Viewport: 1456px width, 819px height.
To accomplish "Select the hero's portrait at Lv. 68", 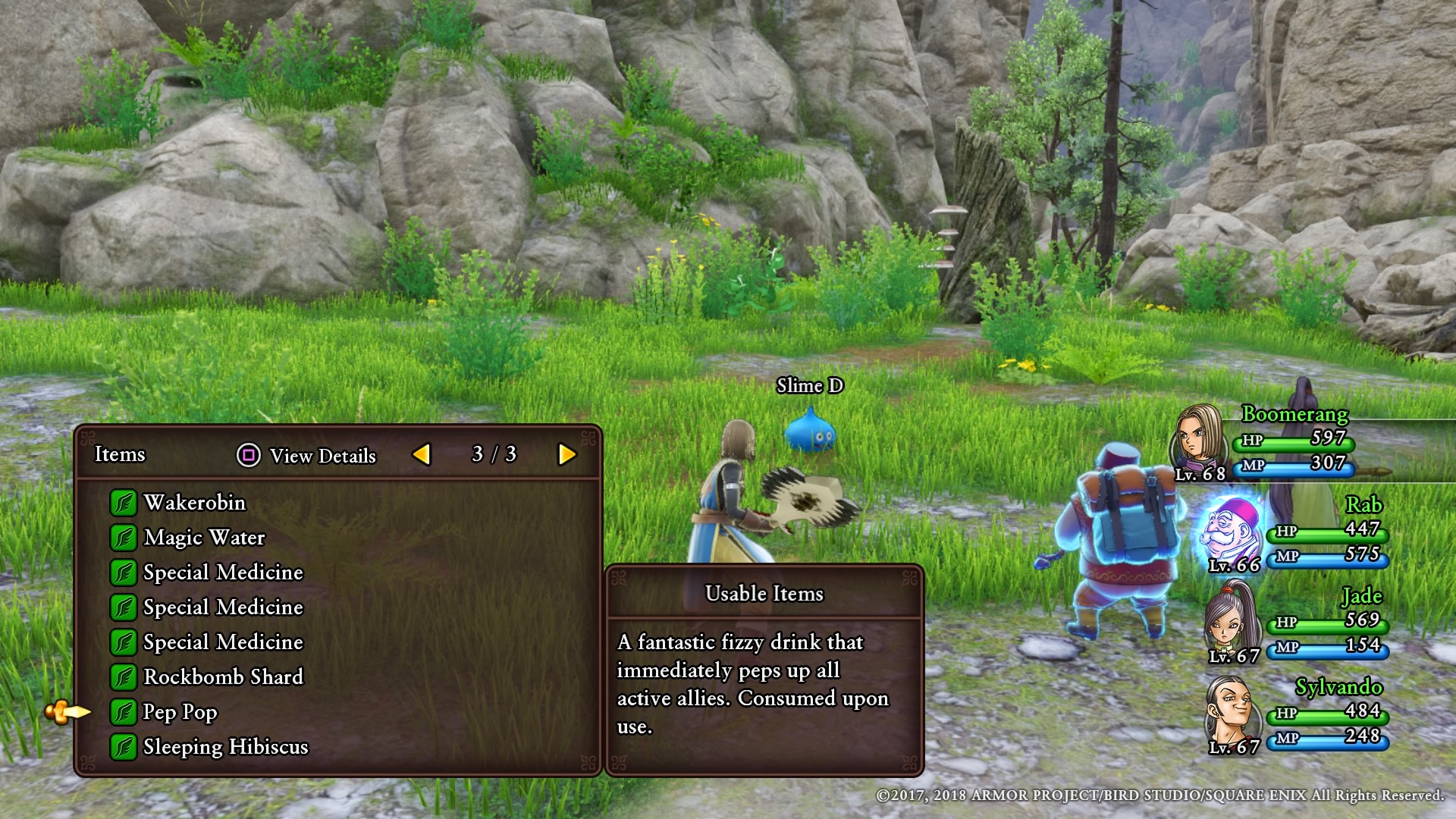I will point(1200,438).
